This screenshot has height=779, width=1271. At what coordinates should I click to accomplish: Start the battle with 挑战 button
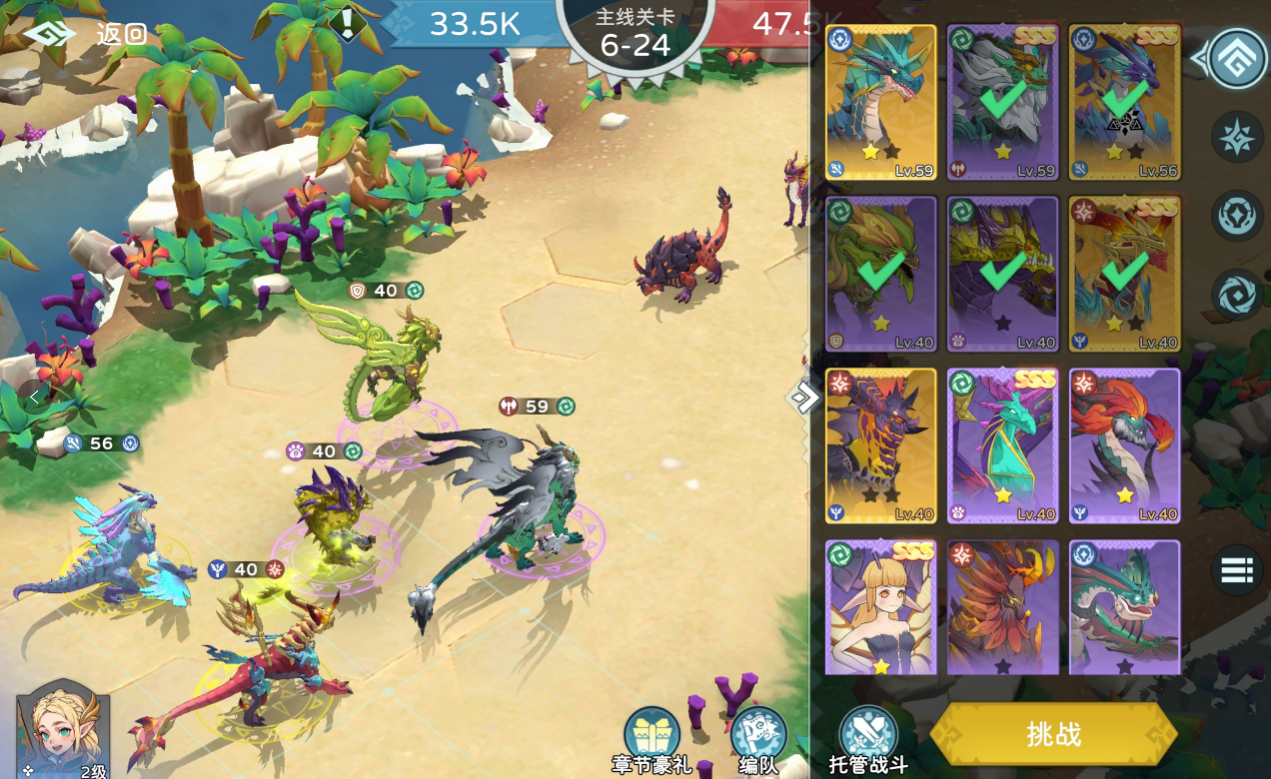click(x=1053, y=734)
